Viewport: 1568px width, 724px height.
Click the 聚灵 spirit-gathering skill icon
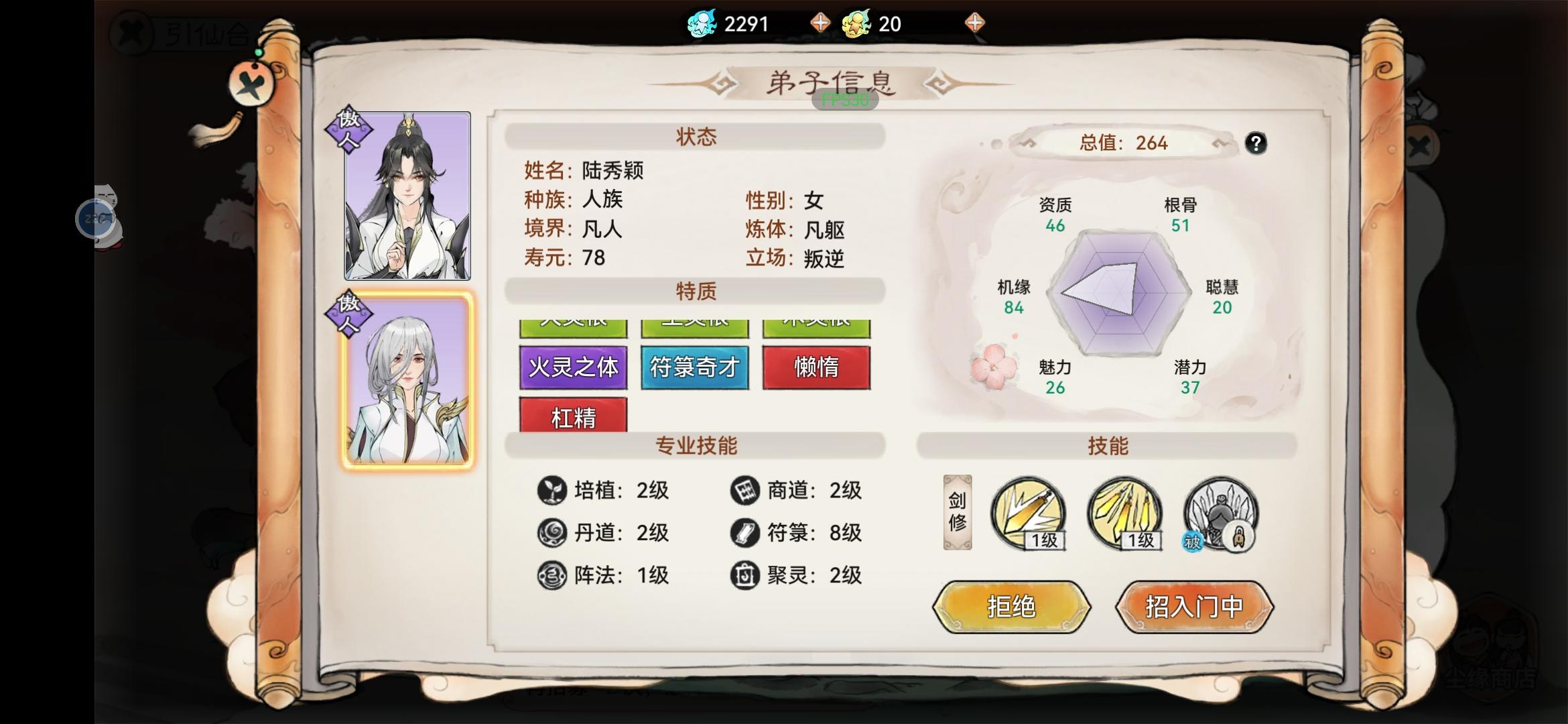(x=744, y=575)
